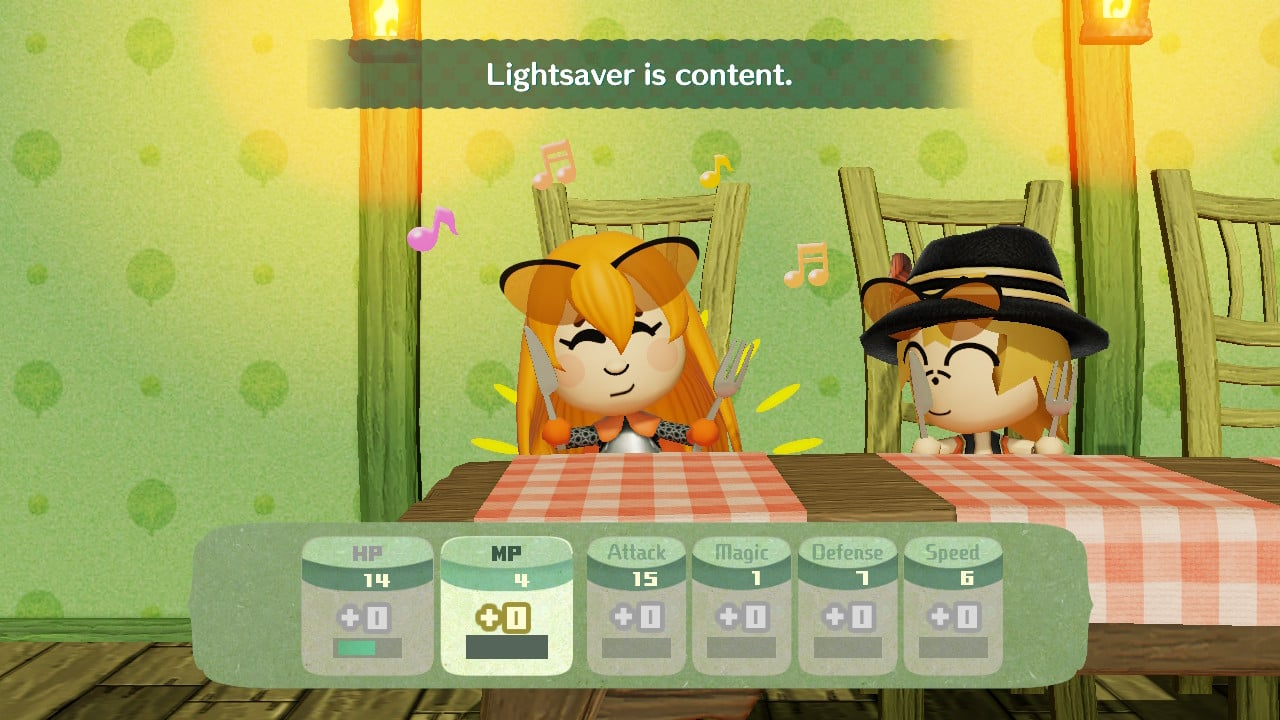Choose the highlighted MP stat card
Screen dimensions: 1280x720
pos(506,604)
